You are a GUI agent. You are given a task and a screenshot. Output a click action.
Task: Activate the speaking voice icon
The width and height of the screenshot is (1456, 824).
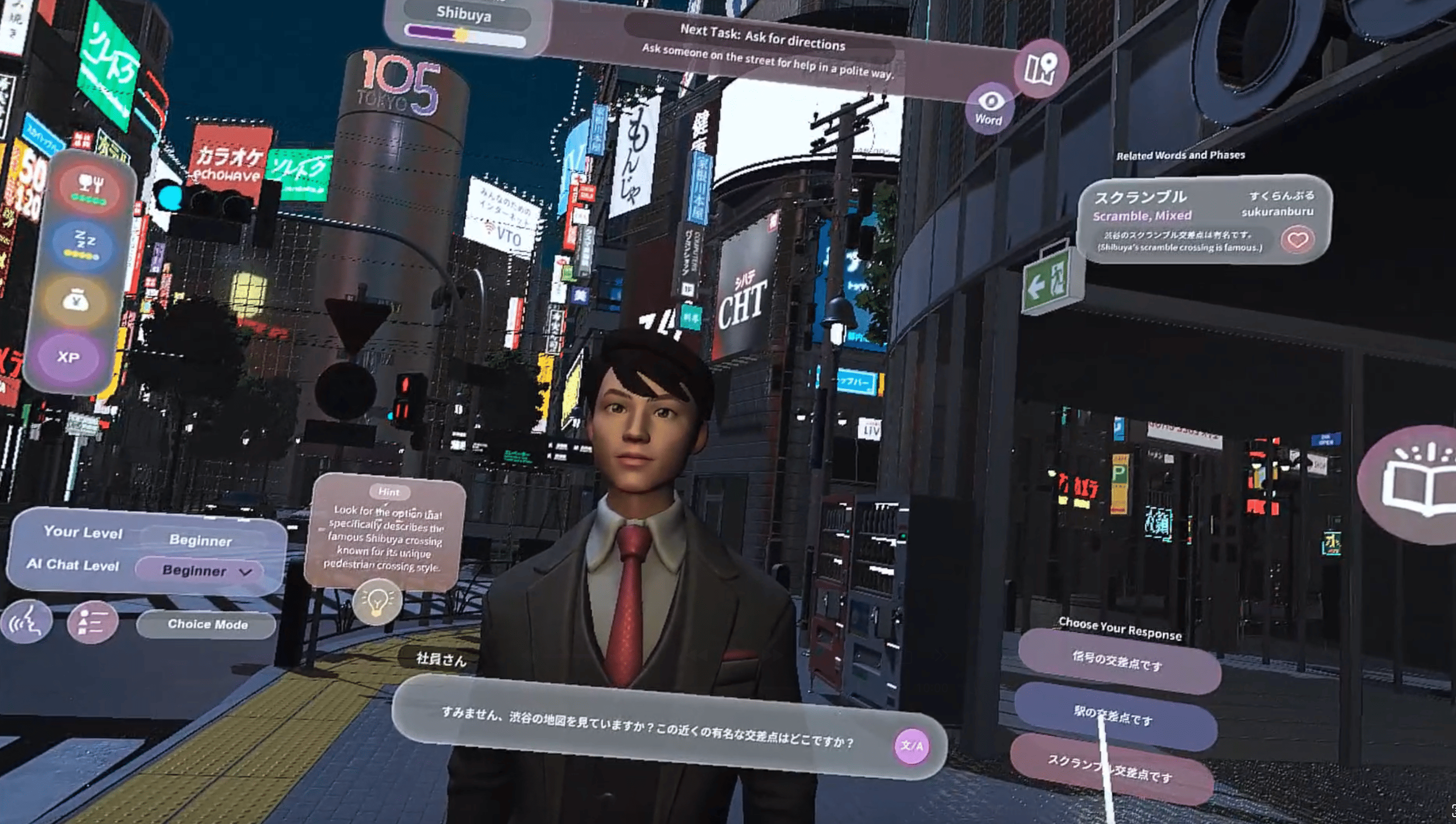tap(27, 622)
